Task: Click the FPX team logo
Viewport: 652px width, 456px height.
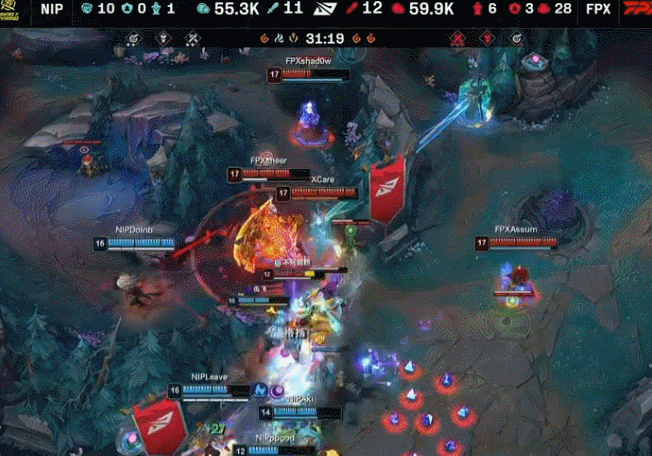Action: pyautogui.click(x=636, y=9)
